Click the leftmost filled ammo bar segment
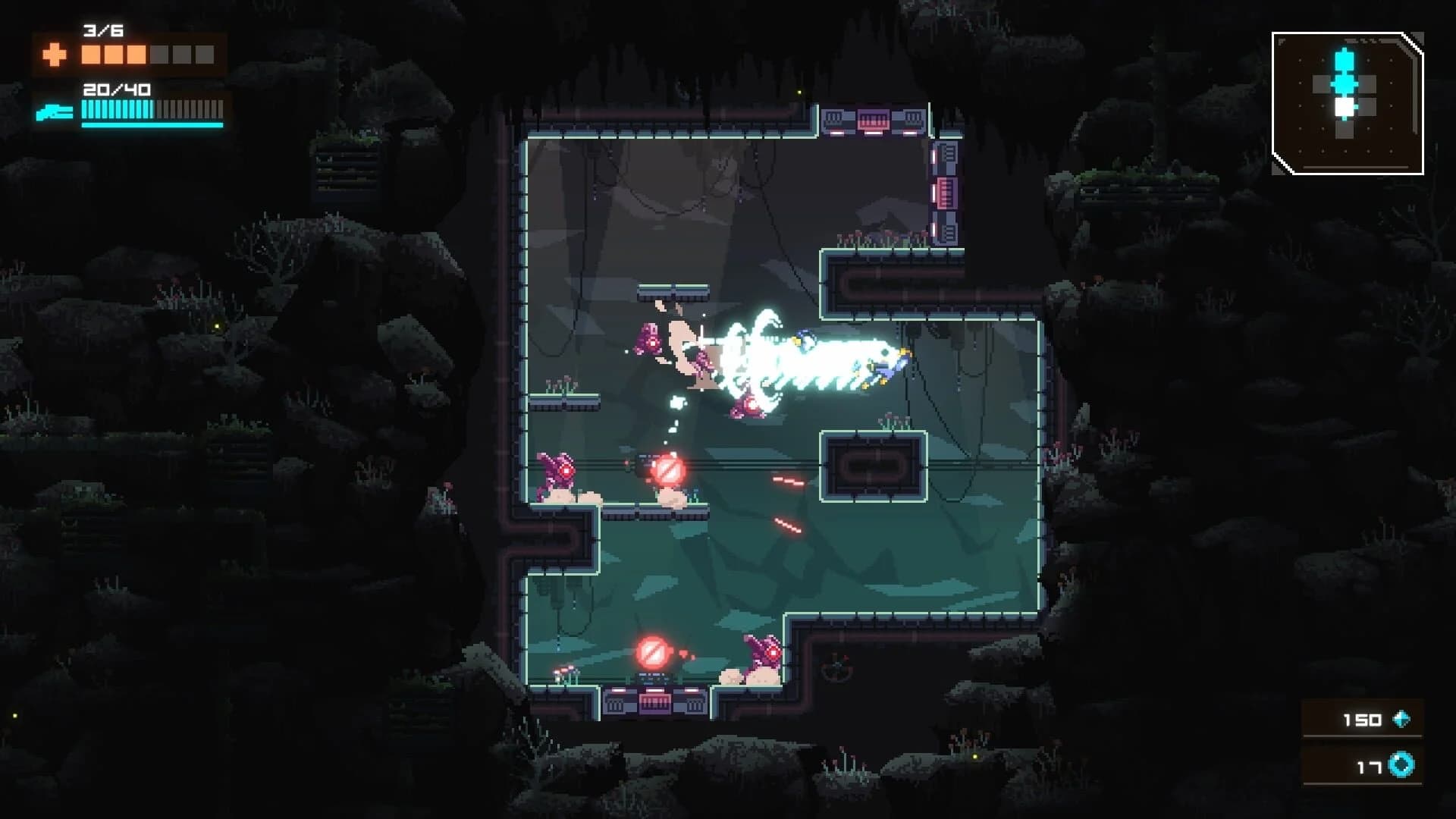 click(x=84, y=108)
